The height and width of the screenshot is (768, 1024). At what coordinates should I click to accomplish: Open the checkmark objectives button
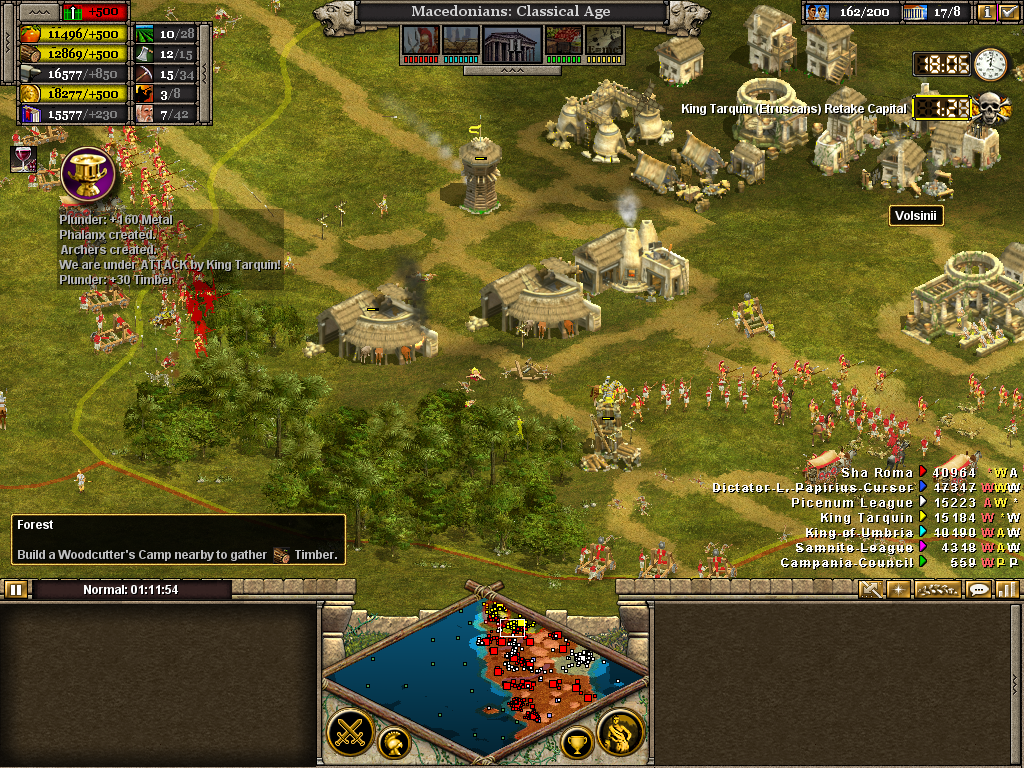(1009, 13)
